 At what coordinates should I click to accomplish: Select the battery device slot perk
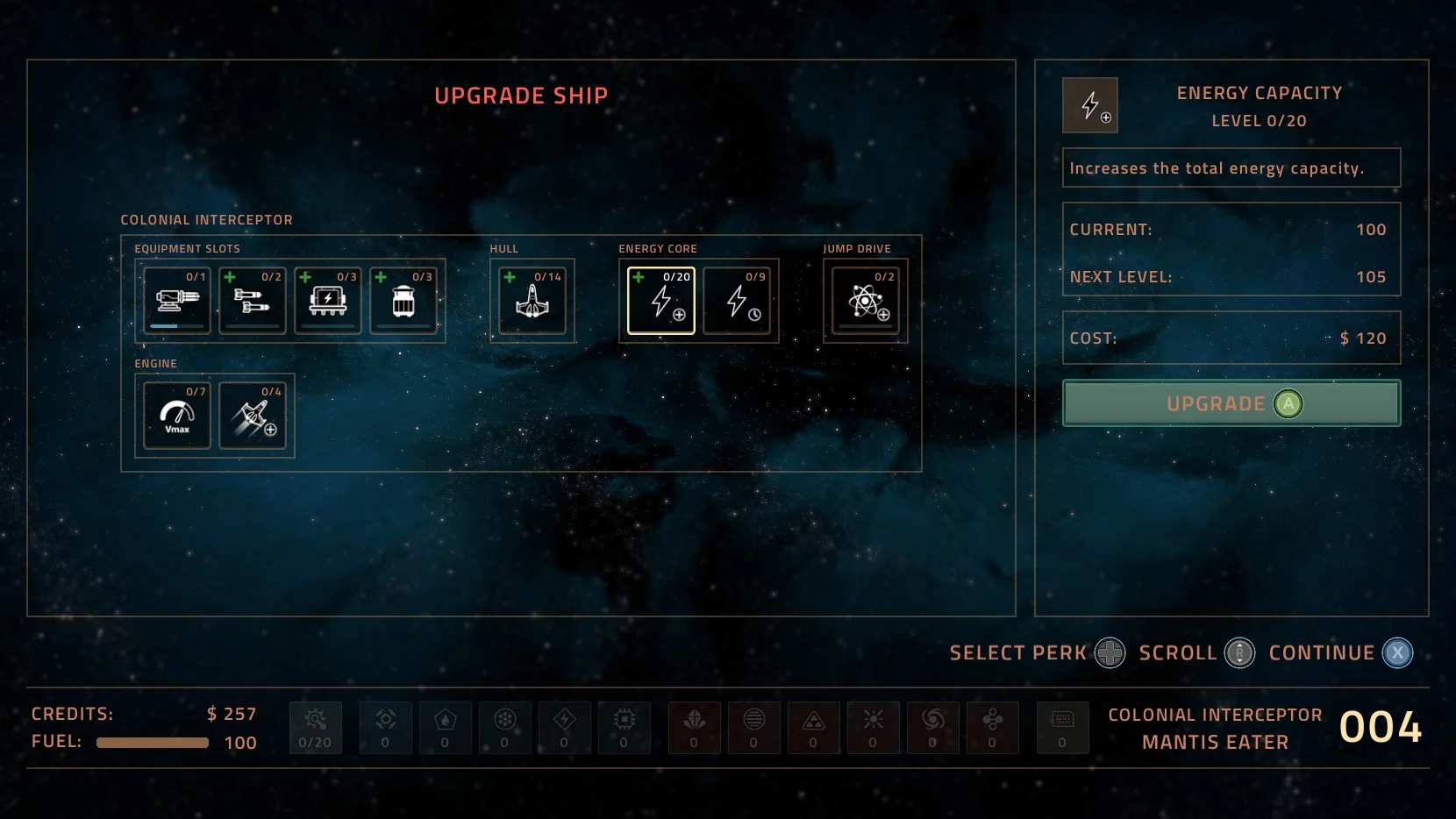tap(328, 301)
